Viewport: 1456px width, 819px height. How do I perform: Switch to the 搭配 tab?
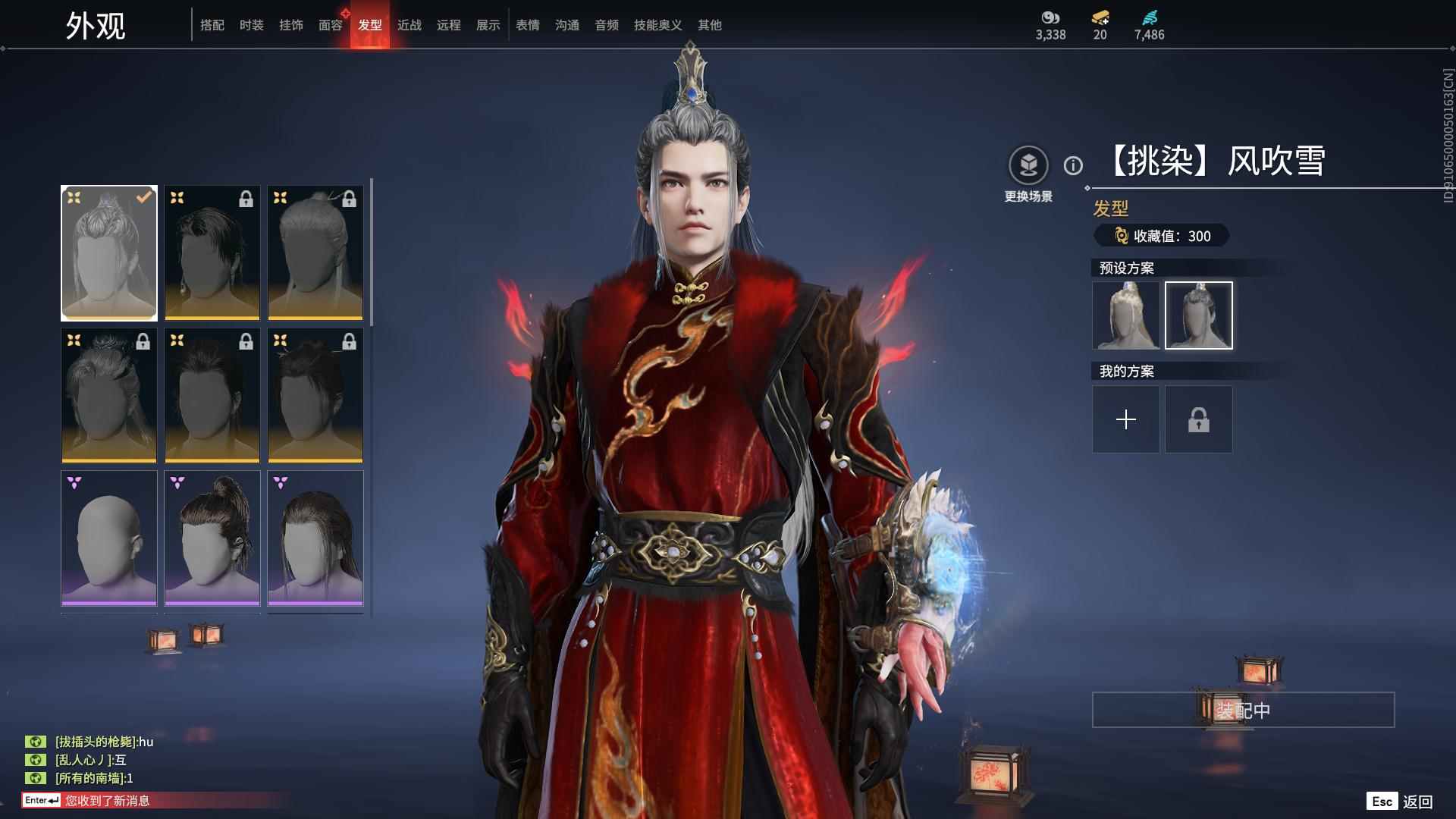point(212,25)
